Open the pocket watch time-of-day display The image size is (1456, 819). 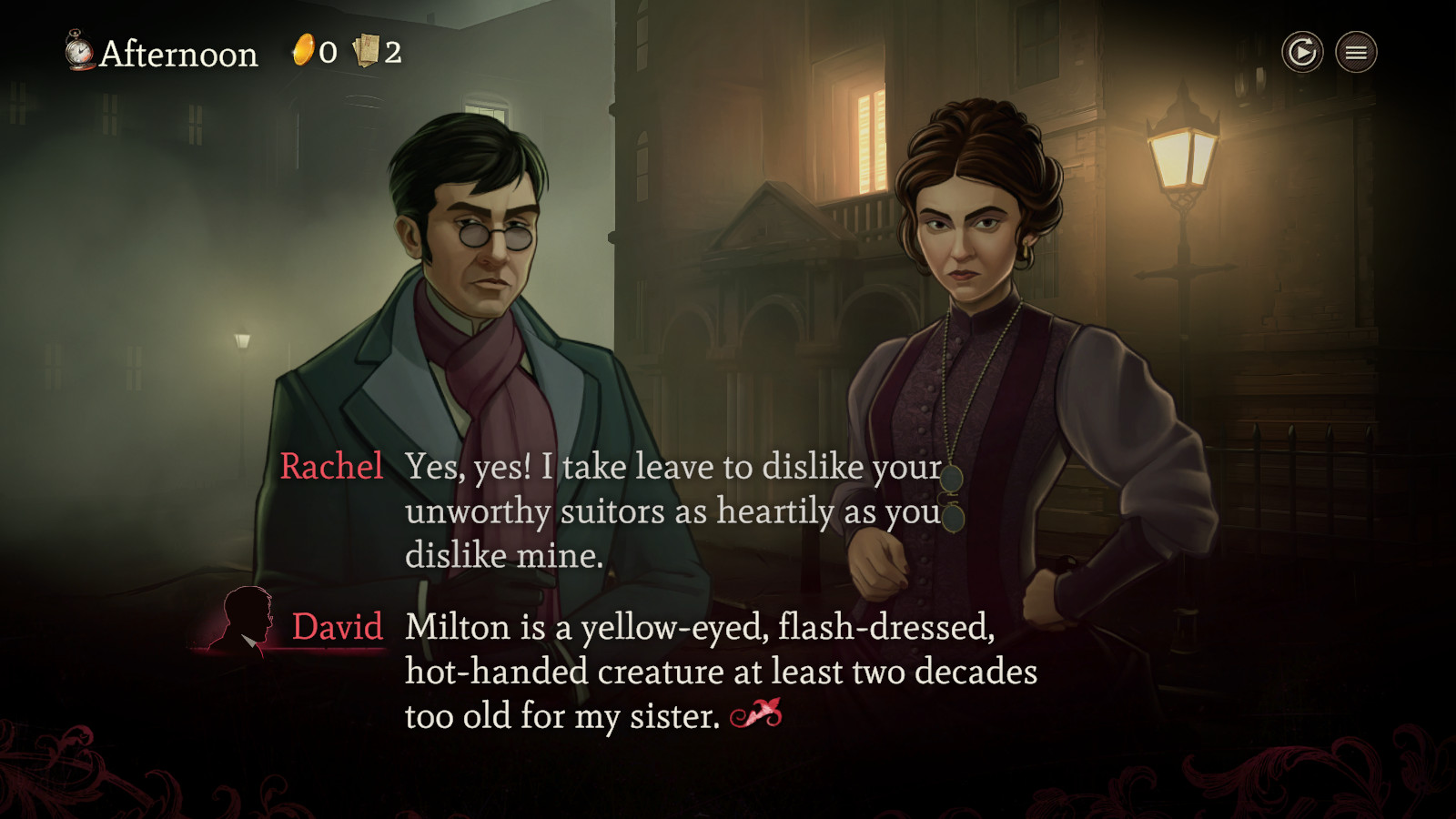click(77, 53)
